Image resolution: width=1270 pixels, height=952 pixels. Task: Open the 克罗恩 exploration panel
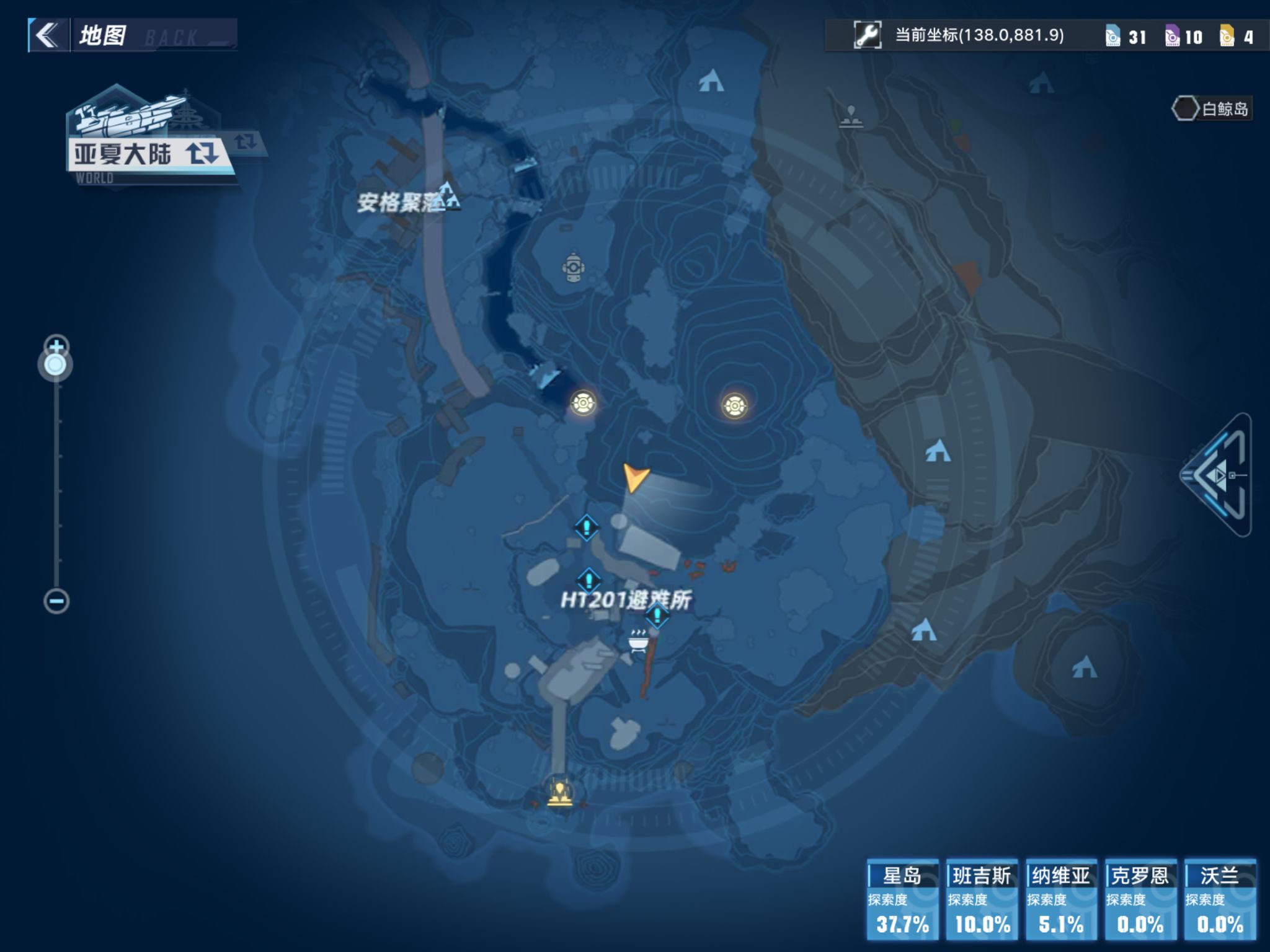click(x=1140, y=899)
